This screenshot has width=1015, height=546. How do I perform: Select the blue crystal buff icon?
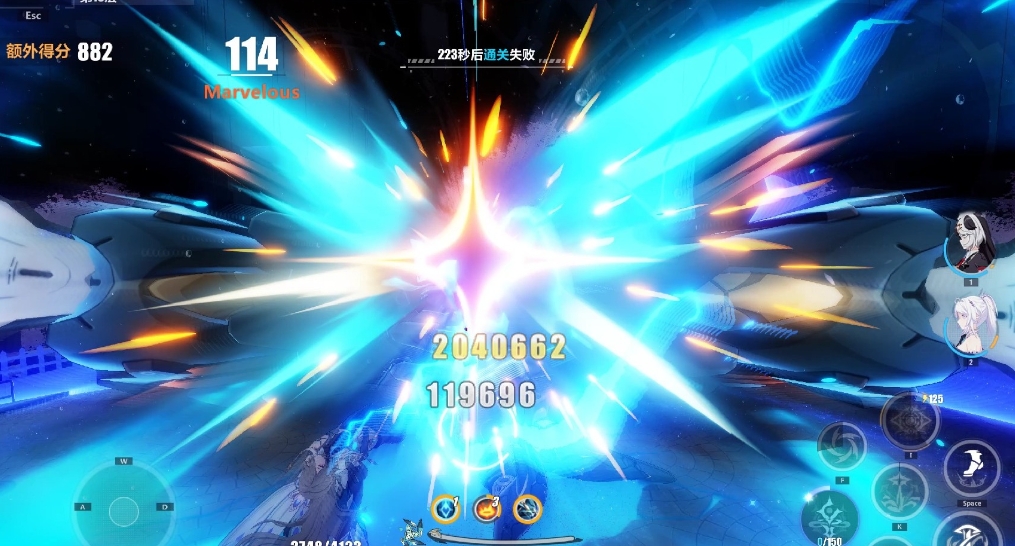(x=445, y=510)
